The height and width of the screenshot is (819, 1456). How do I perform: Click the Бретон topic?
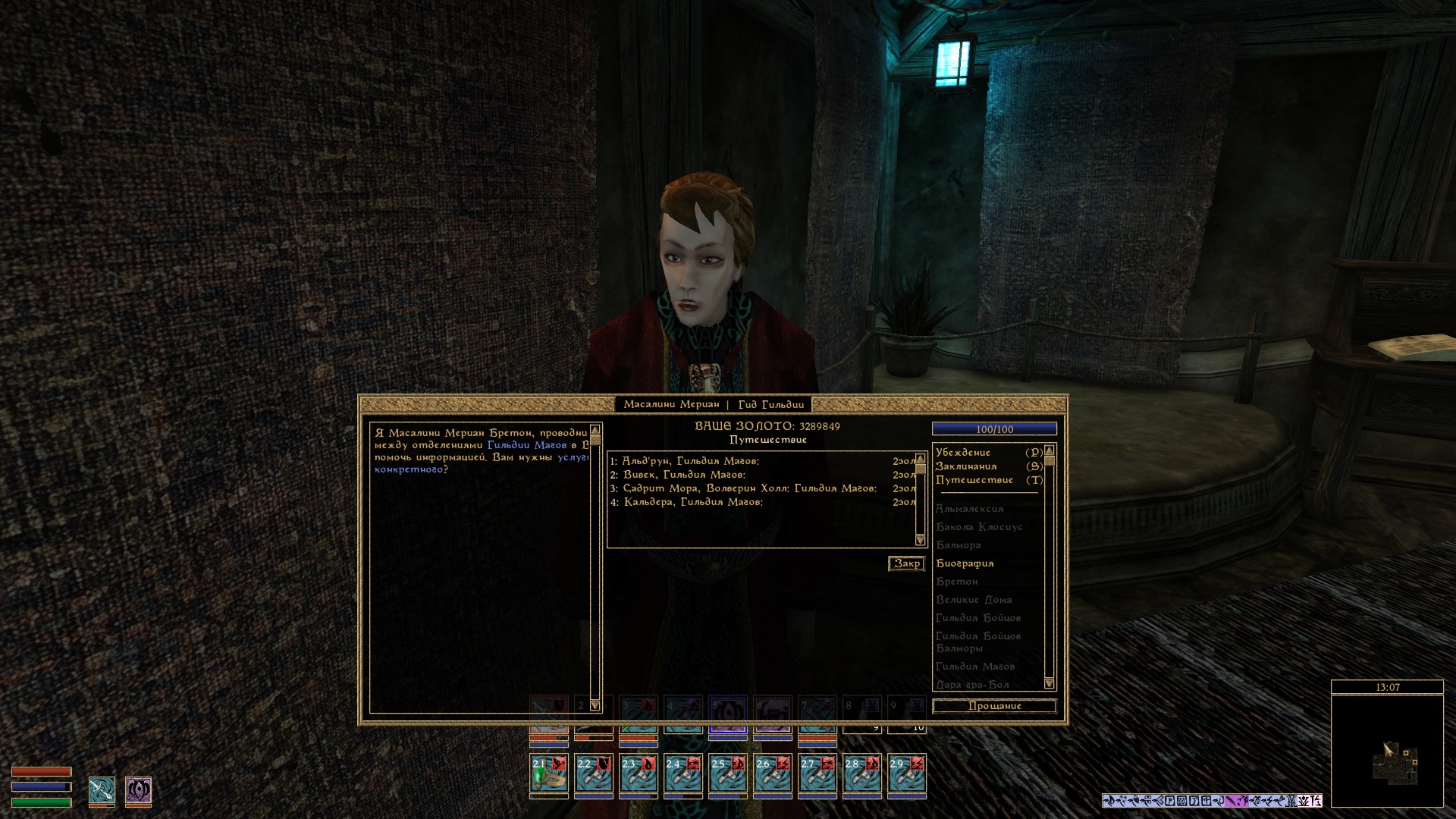click(x=957, y=582)
